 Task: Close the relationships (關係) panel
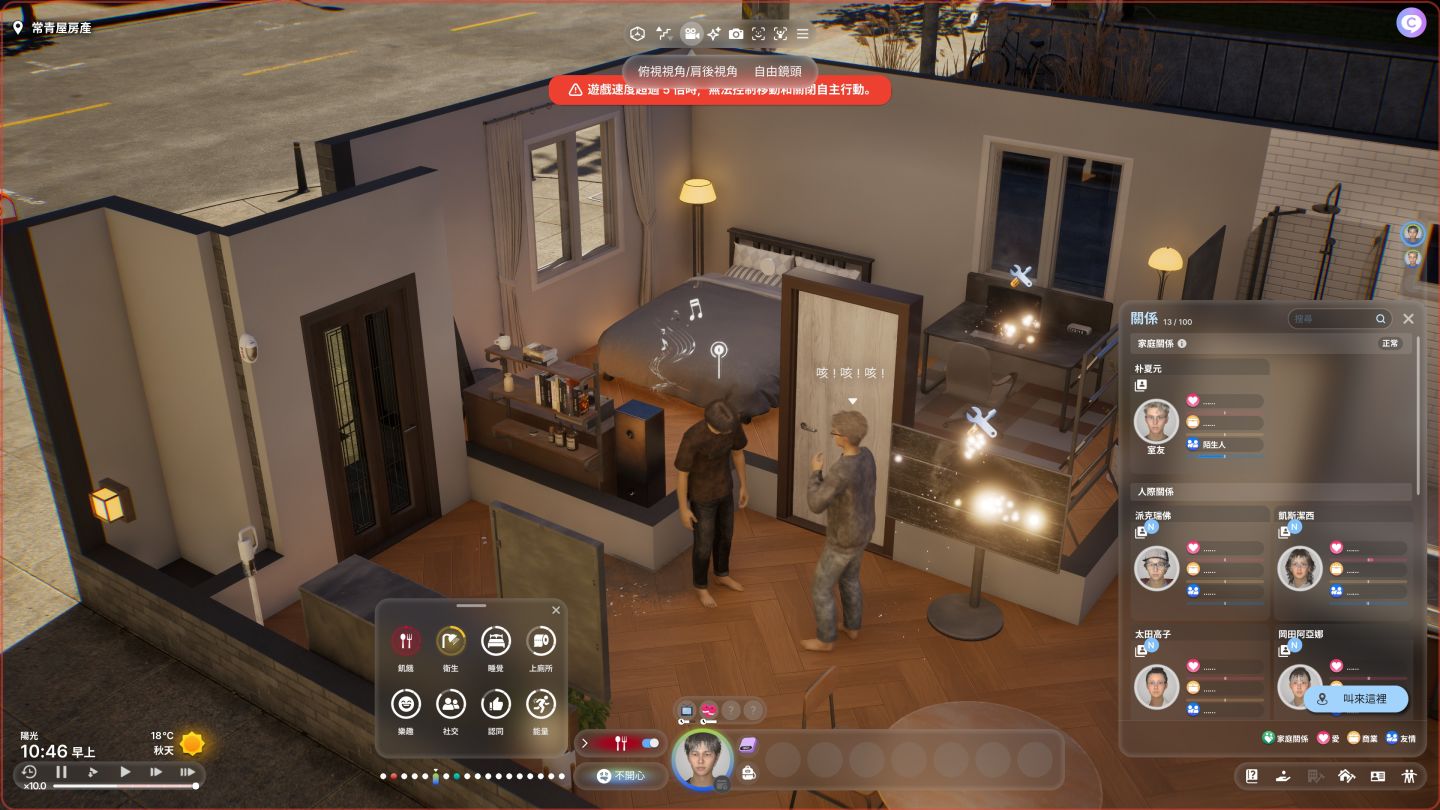[x=1408, y=318]
